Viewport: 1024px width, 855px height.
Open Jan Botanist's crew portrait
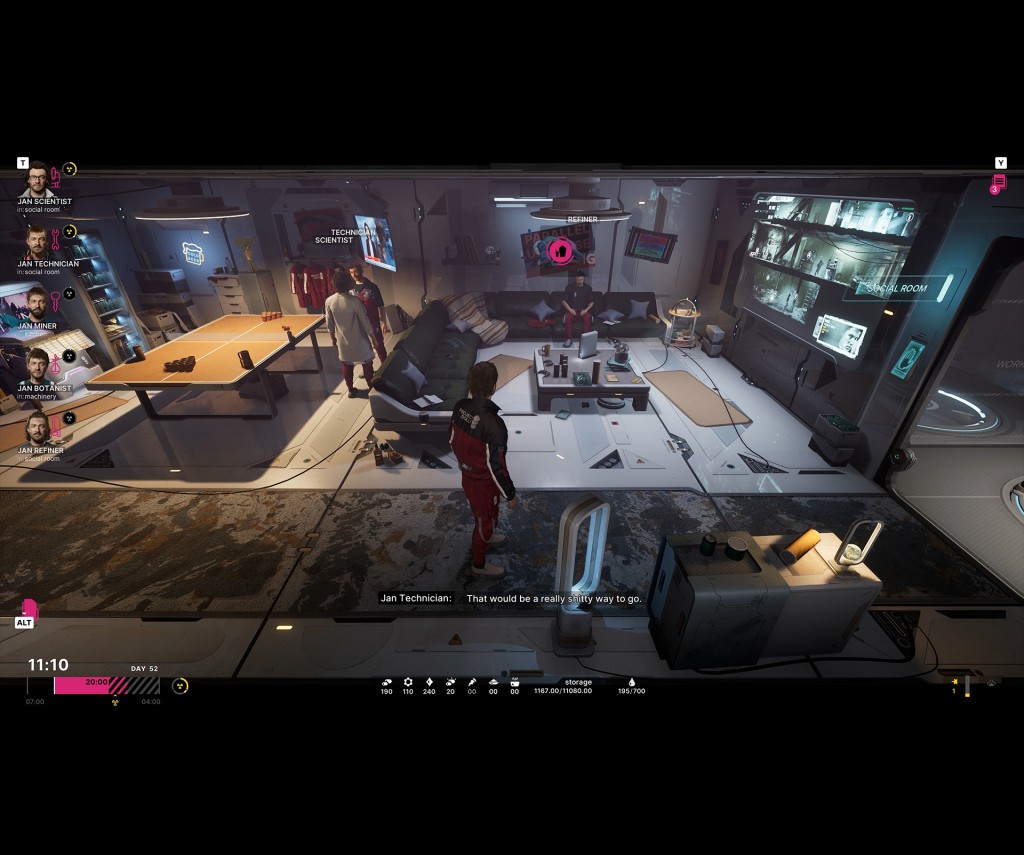(37, 367)
